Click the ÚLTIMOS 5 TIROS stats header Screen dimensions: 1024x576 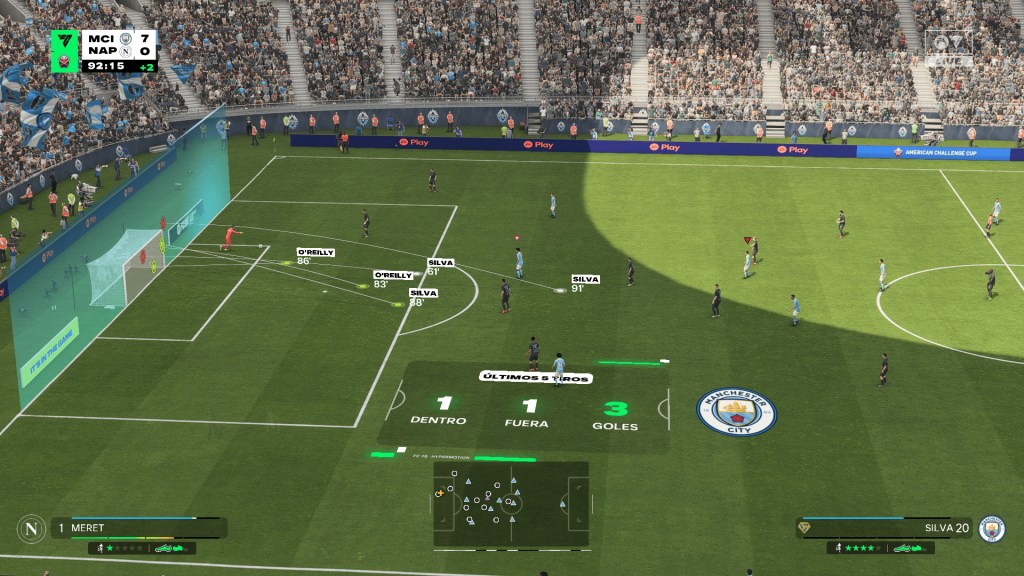click(535, 377)
